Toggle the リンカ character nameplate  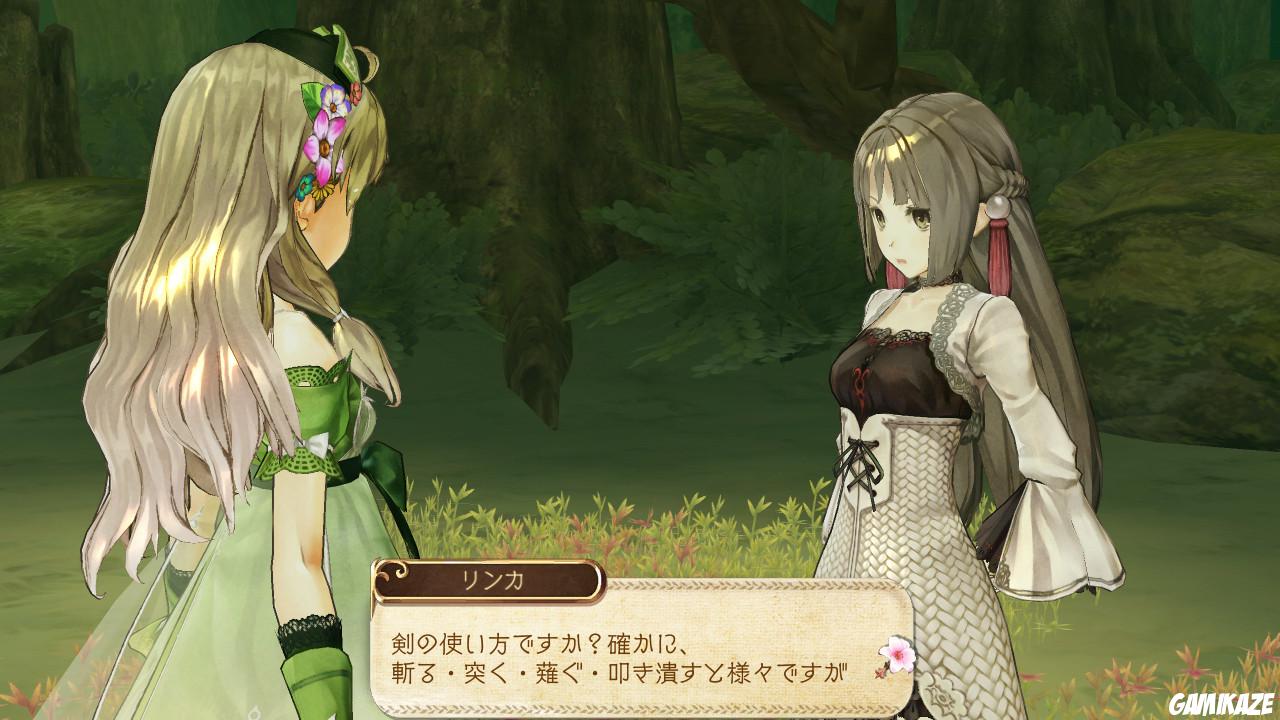pos(490,580)
